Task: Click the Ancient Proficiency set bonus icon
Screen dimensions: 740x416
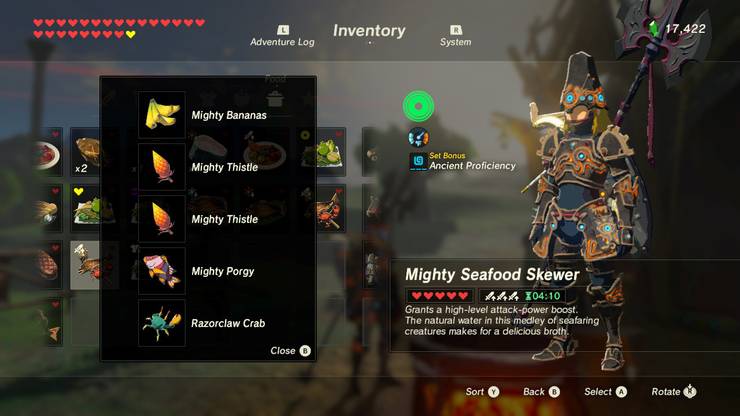Action: tap(417, 161)
